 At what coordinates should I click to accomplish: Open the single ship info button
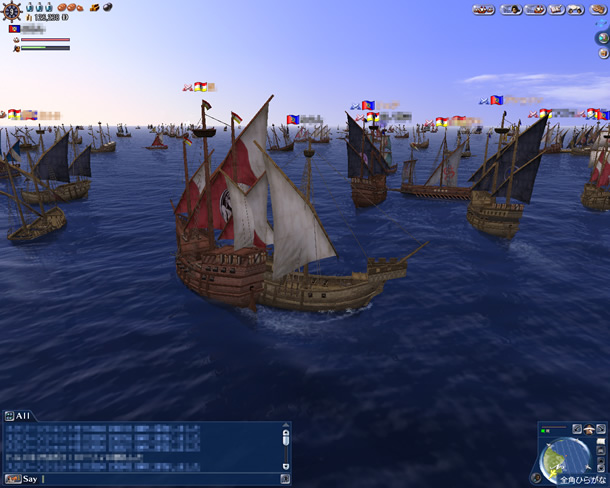point(536,9)
